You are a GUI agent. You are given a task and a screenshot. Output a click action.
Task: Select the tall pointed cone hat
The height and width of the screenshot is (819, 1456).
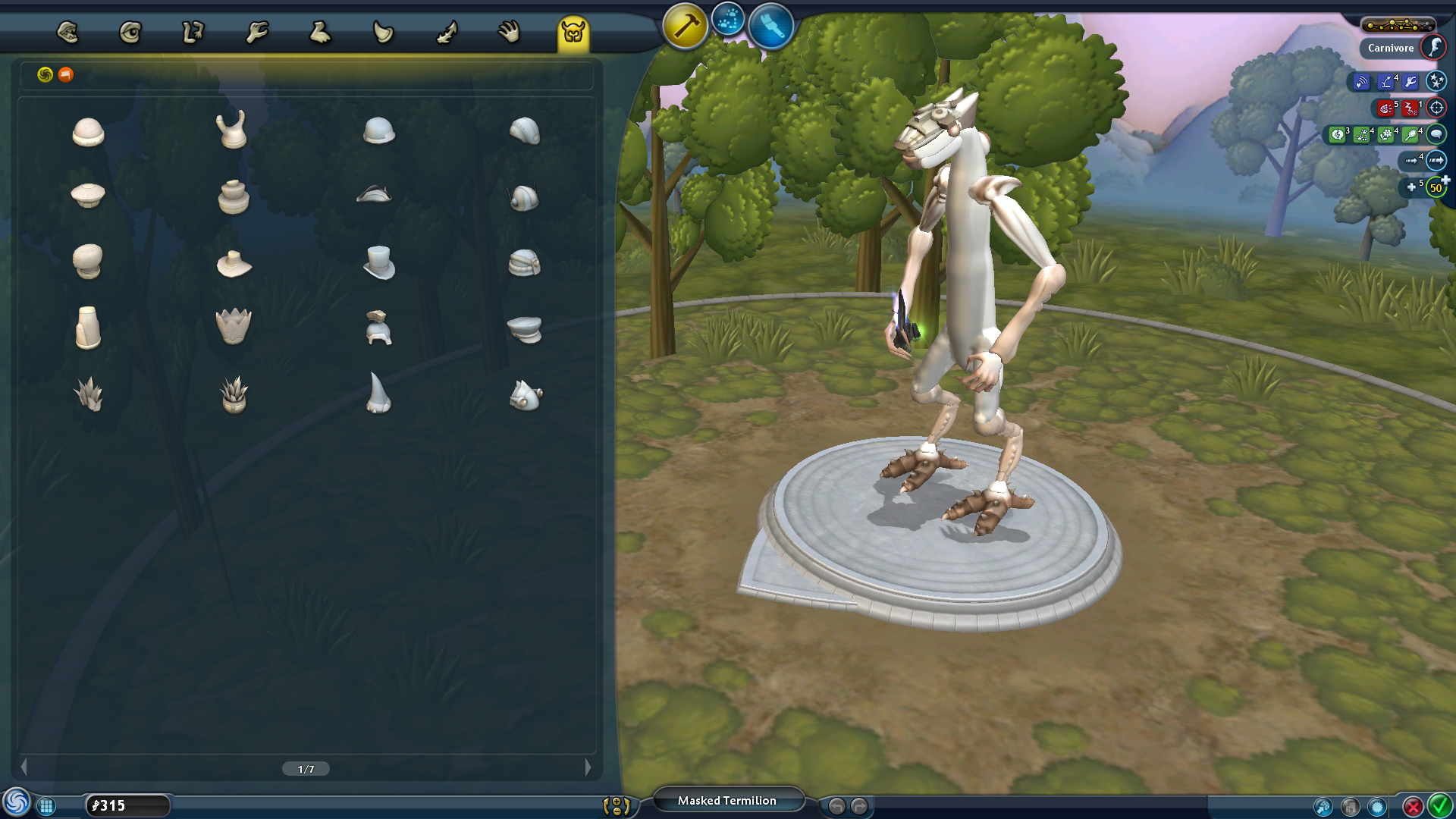[x=378, y=393]
